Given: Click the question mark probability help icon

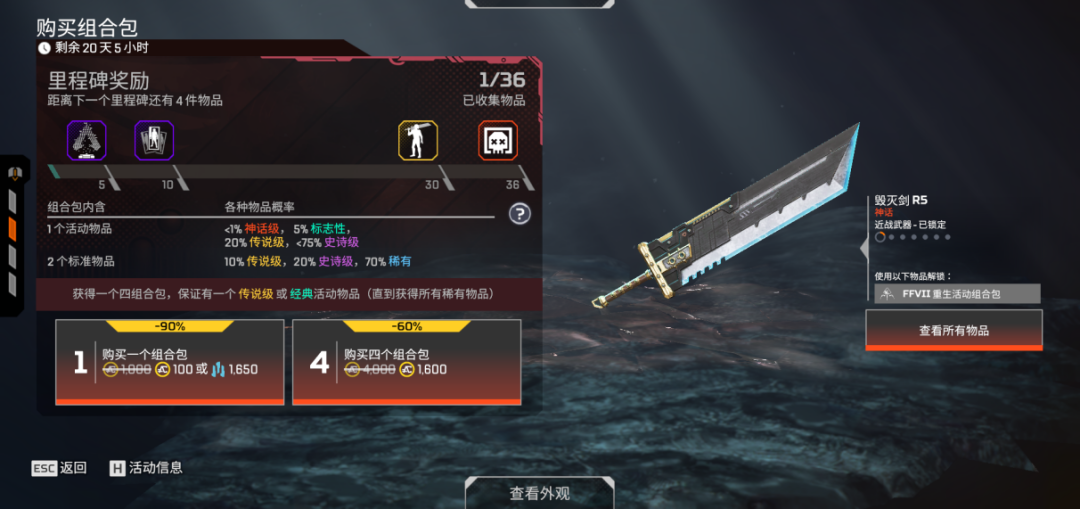Looking at the screenshot, I should [x=519, y=213].
